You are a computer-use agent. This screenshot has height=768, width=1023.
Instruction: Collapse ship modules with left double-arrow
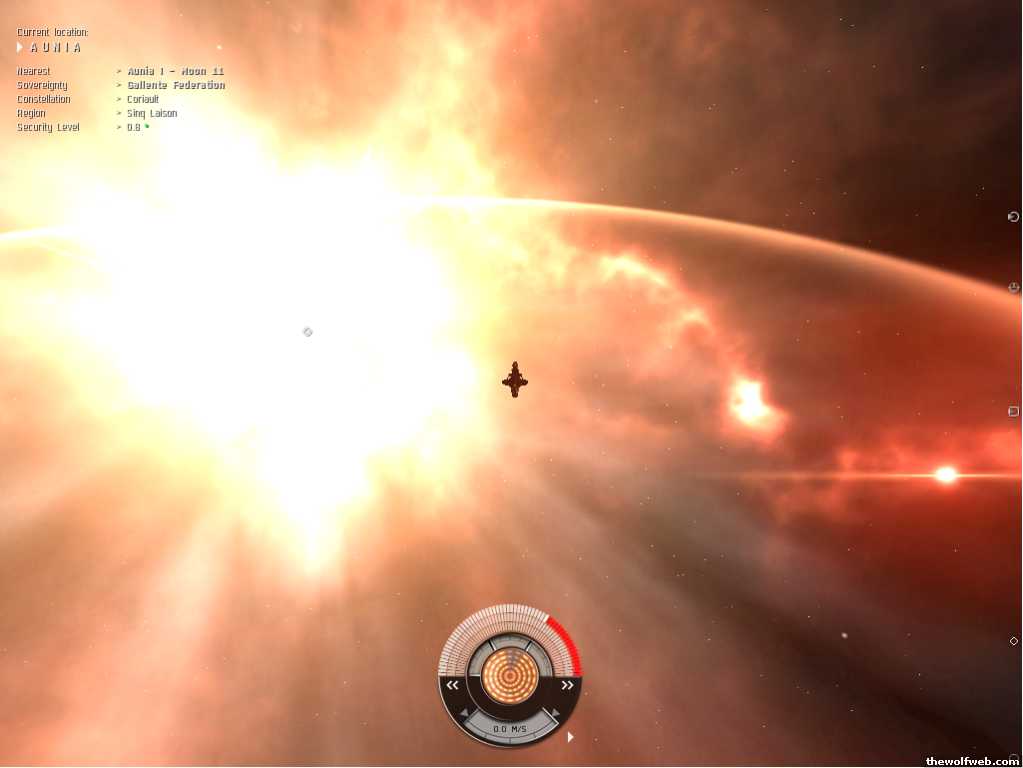coord(453,685)
